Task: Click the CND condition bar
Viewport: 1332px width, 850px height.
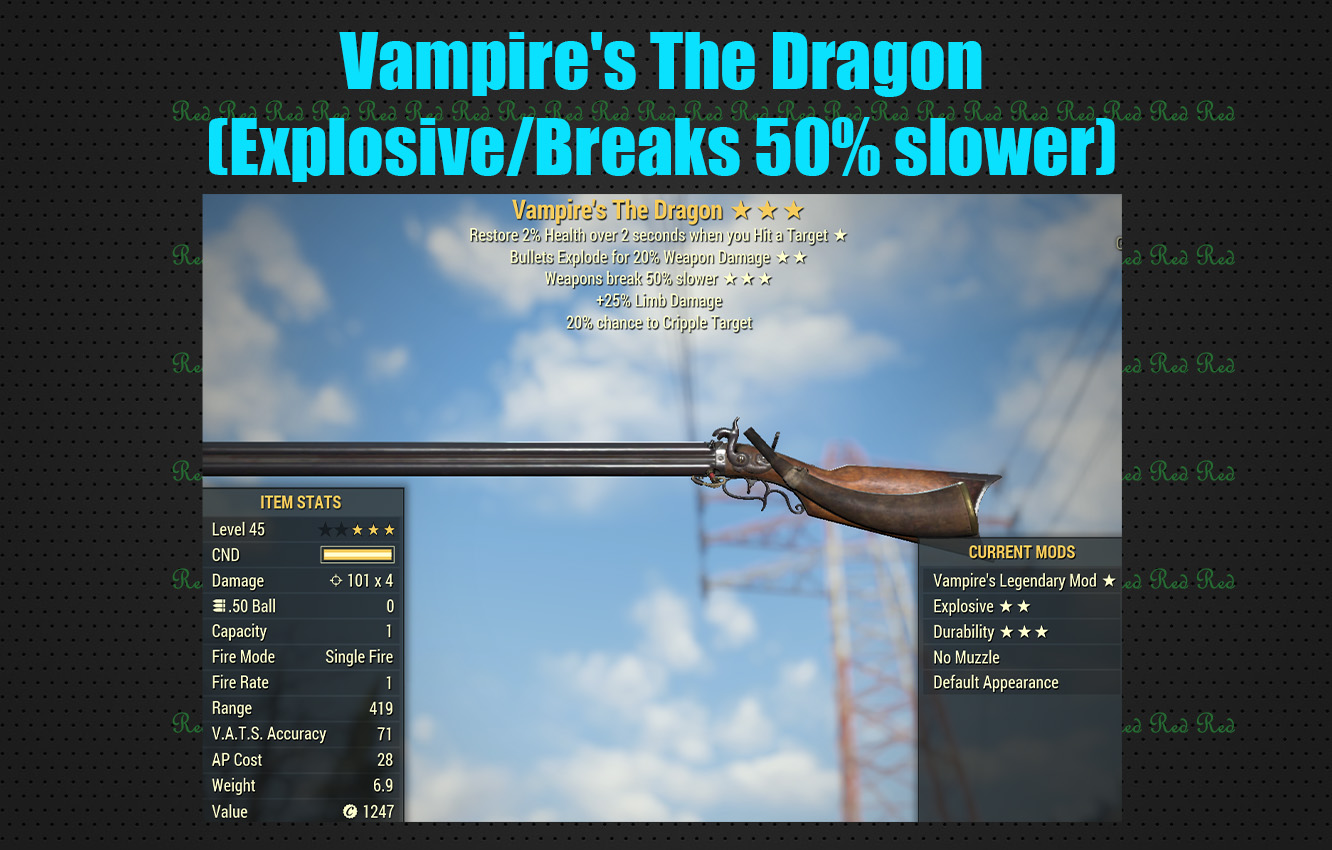Action: (355, 554)
